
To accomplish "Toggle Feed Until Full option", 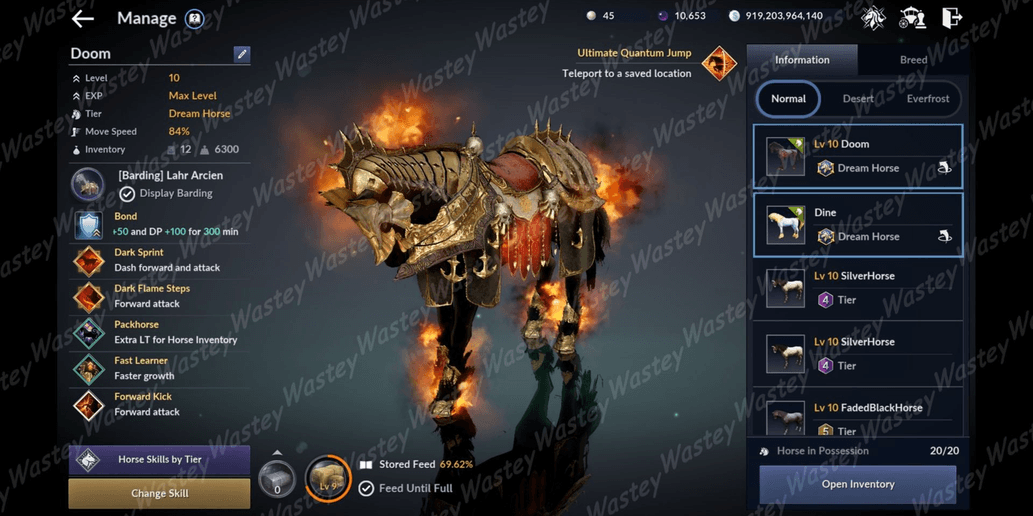I will 366,488.
